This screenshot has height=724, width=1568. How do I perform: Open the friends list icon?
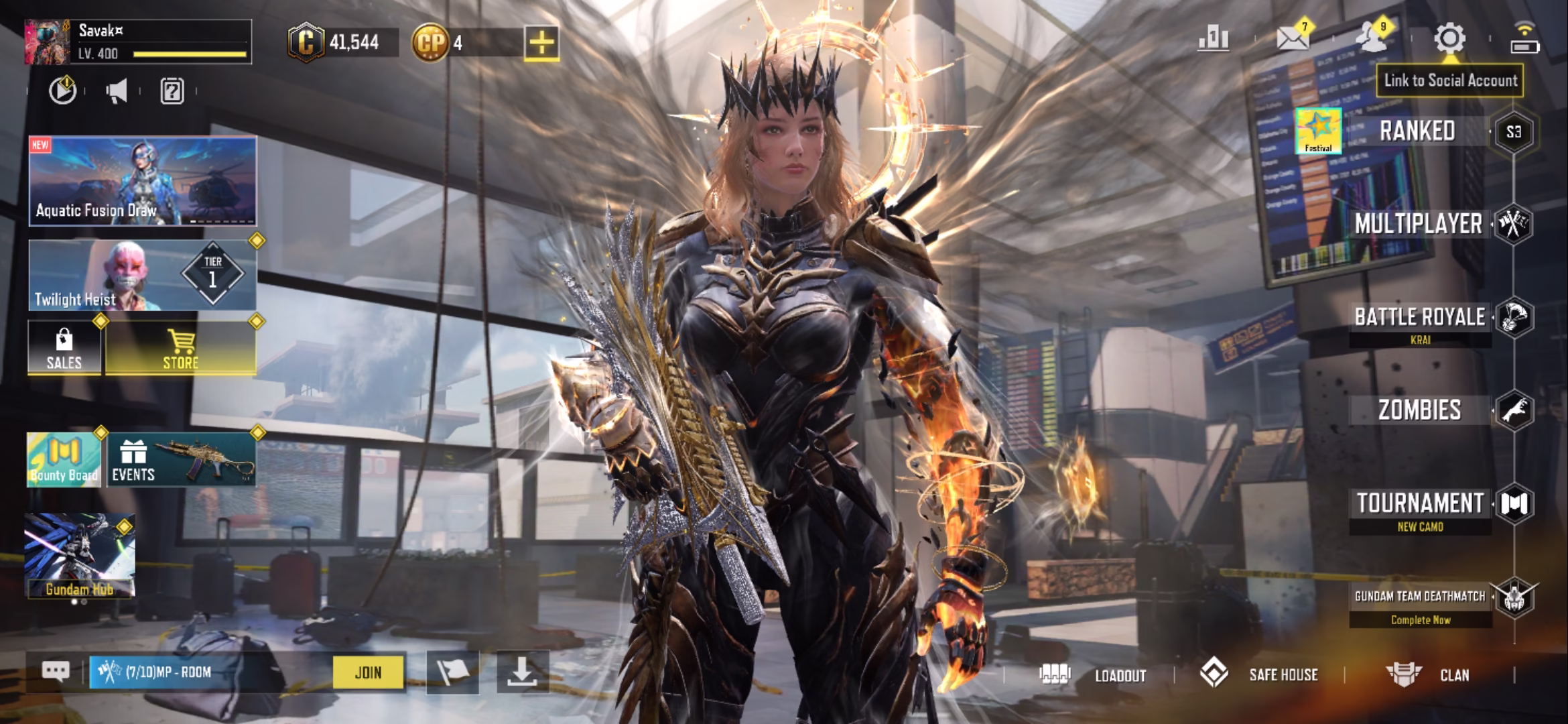(x=1372, y=39)
